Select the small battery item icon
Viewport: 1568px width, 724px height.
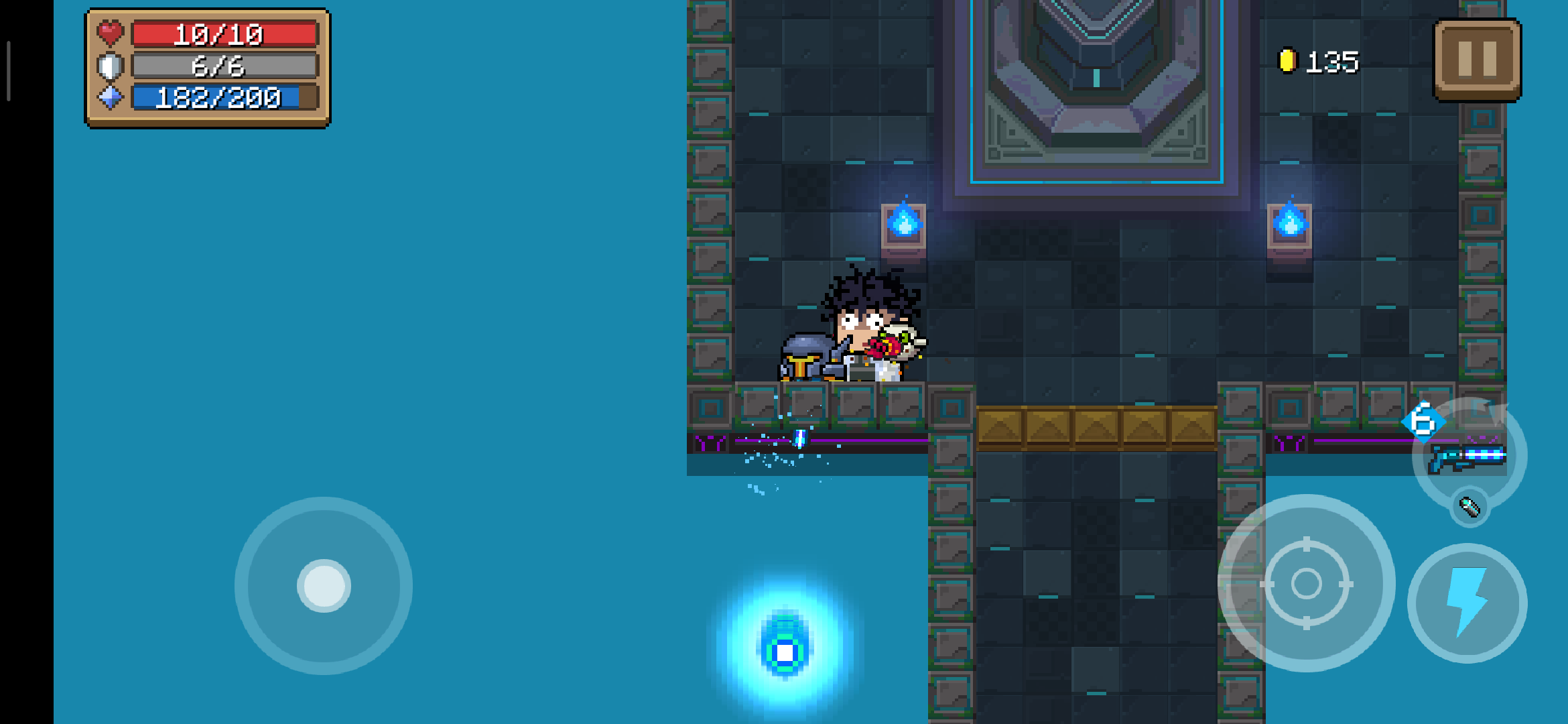(x=1469, y=507)
